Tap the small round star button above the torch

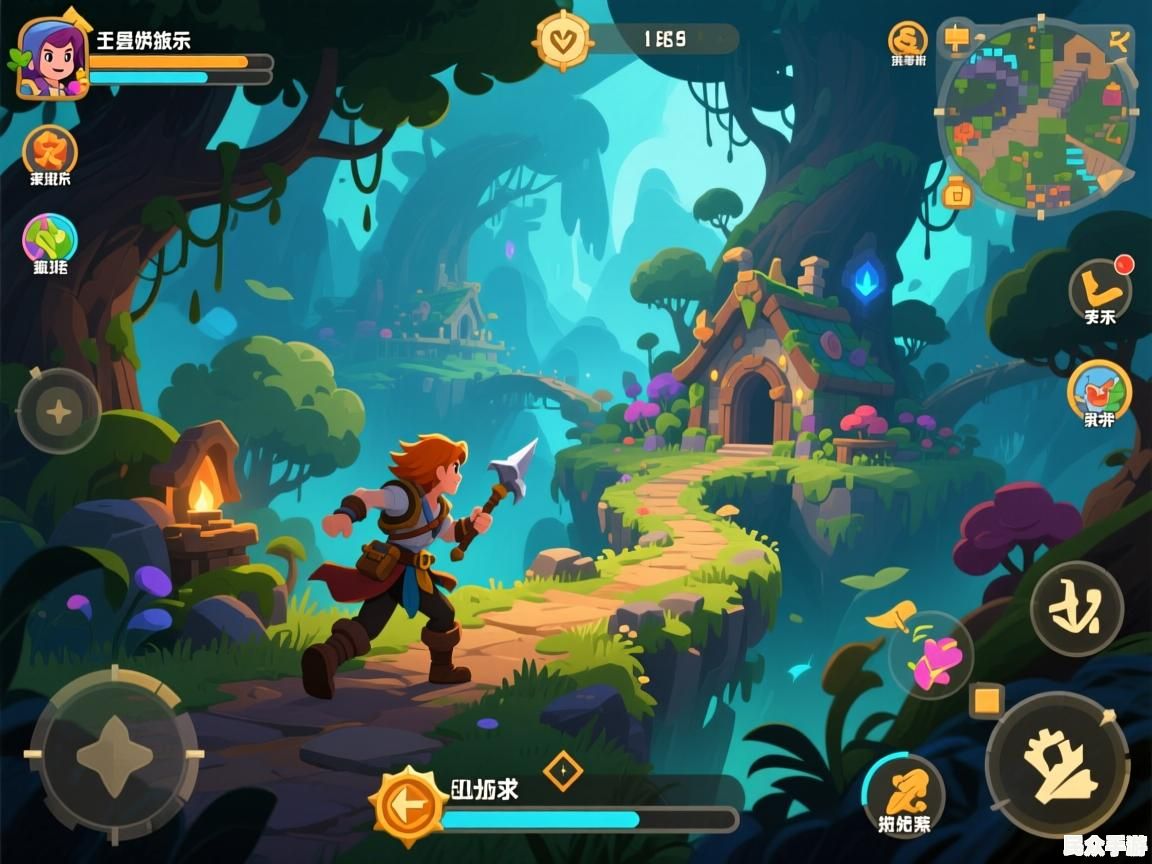(x=59, y=411)
